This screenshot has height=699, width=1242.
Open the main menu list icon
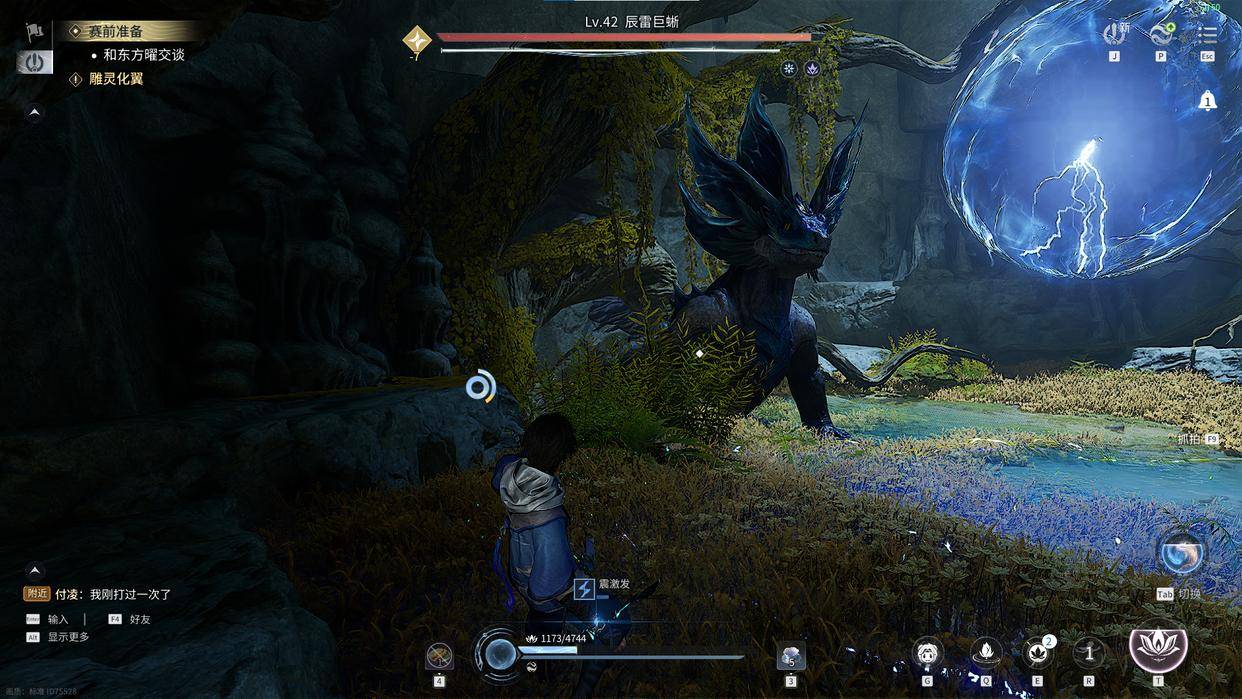1208,34
